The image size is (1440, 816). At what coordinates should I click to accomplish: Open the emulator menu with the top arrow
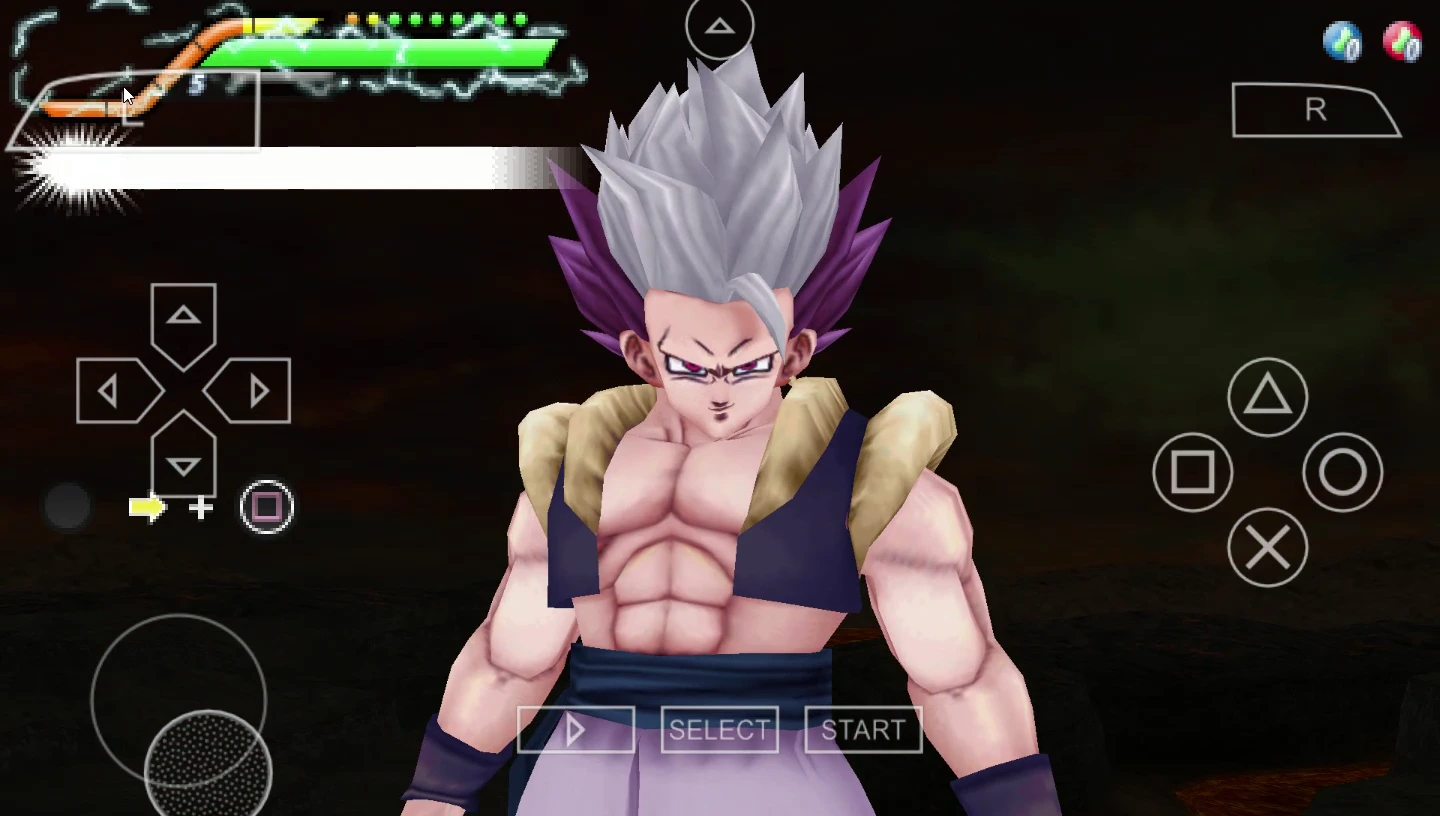coord(719,27)
